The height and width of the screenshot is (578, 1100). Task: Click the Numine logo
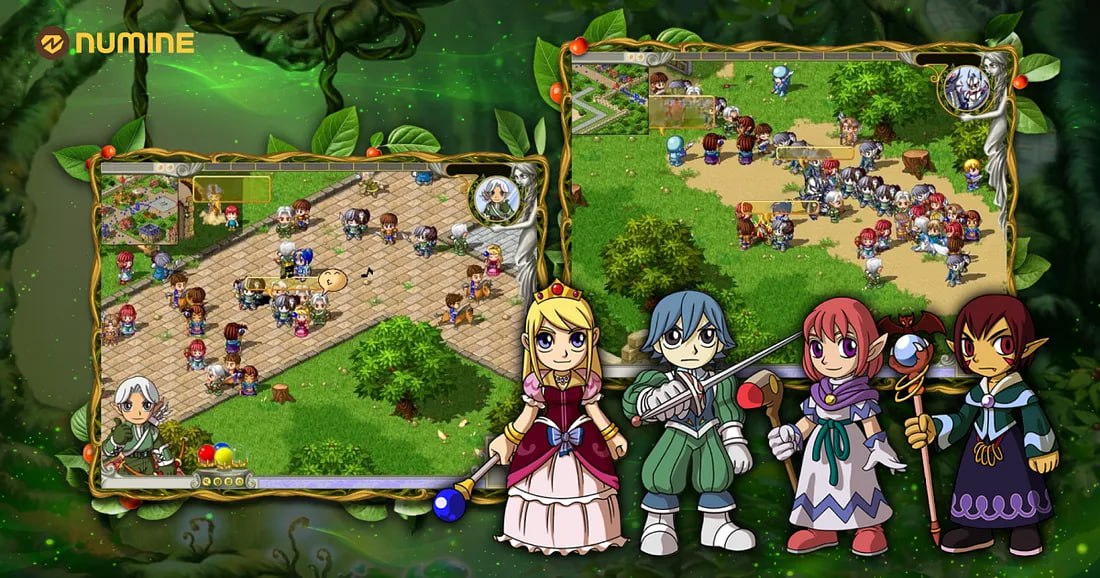115,42
